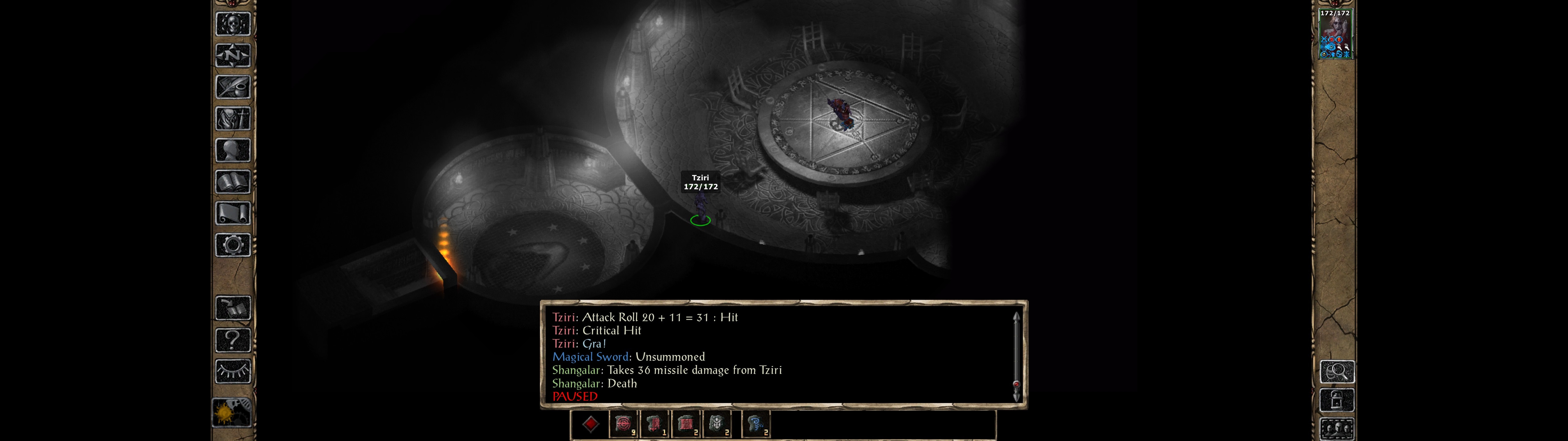Click the red diamond action slot

coord(590,424)
